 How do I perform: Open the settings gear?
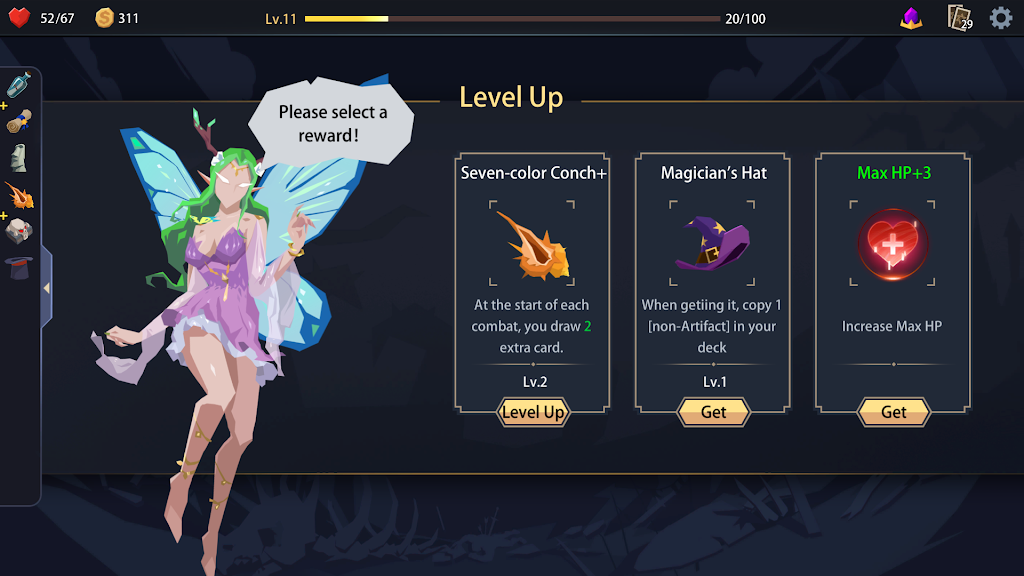[1001, 18]
